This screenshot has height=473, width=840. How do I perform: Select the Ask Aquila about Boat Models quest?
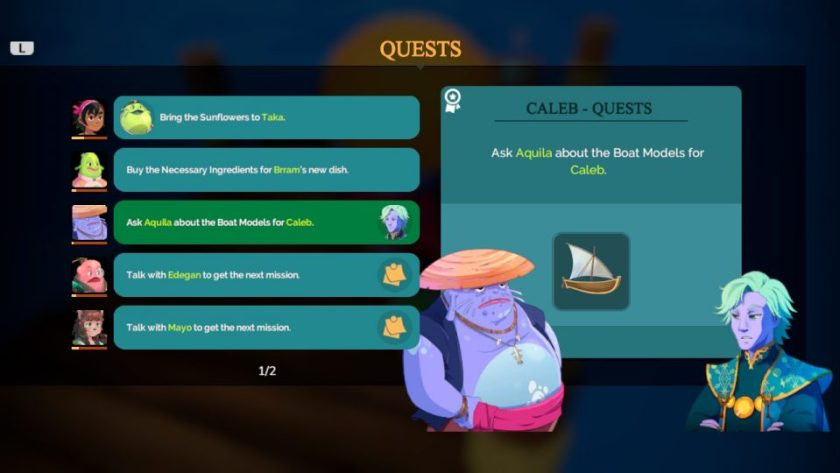click(266, 222)
